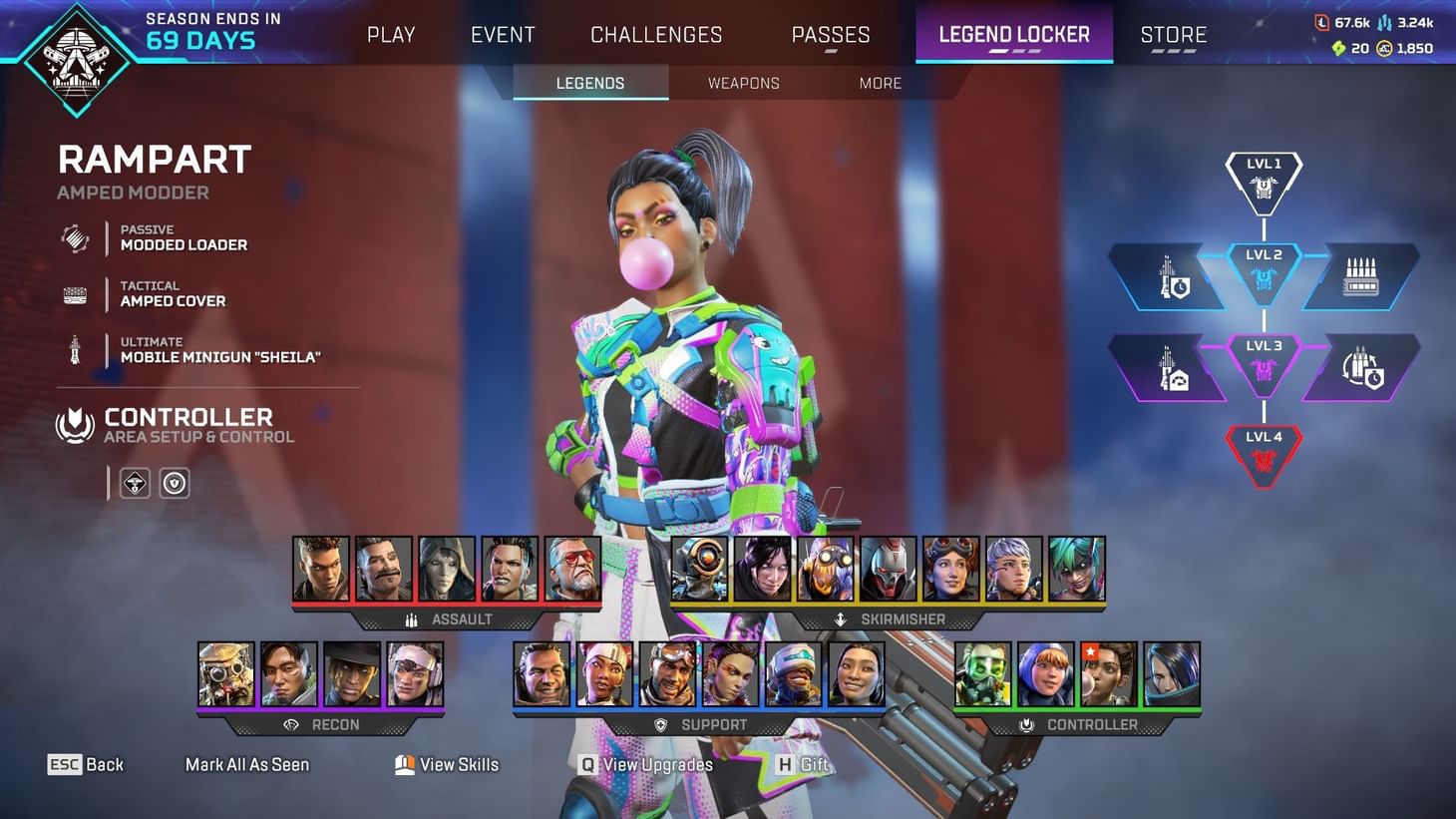Click the Controller class emblem icon
This screenshot has width=1456, height=819.
coord(75,425)
